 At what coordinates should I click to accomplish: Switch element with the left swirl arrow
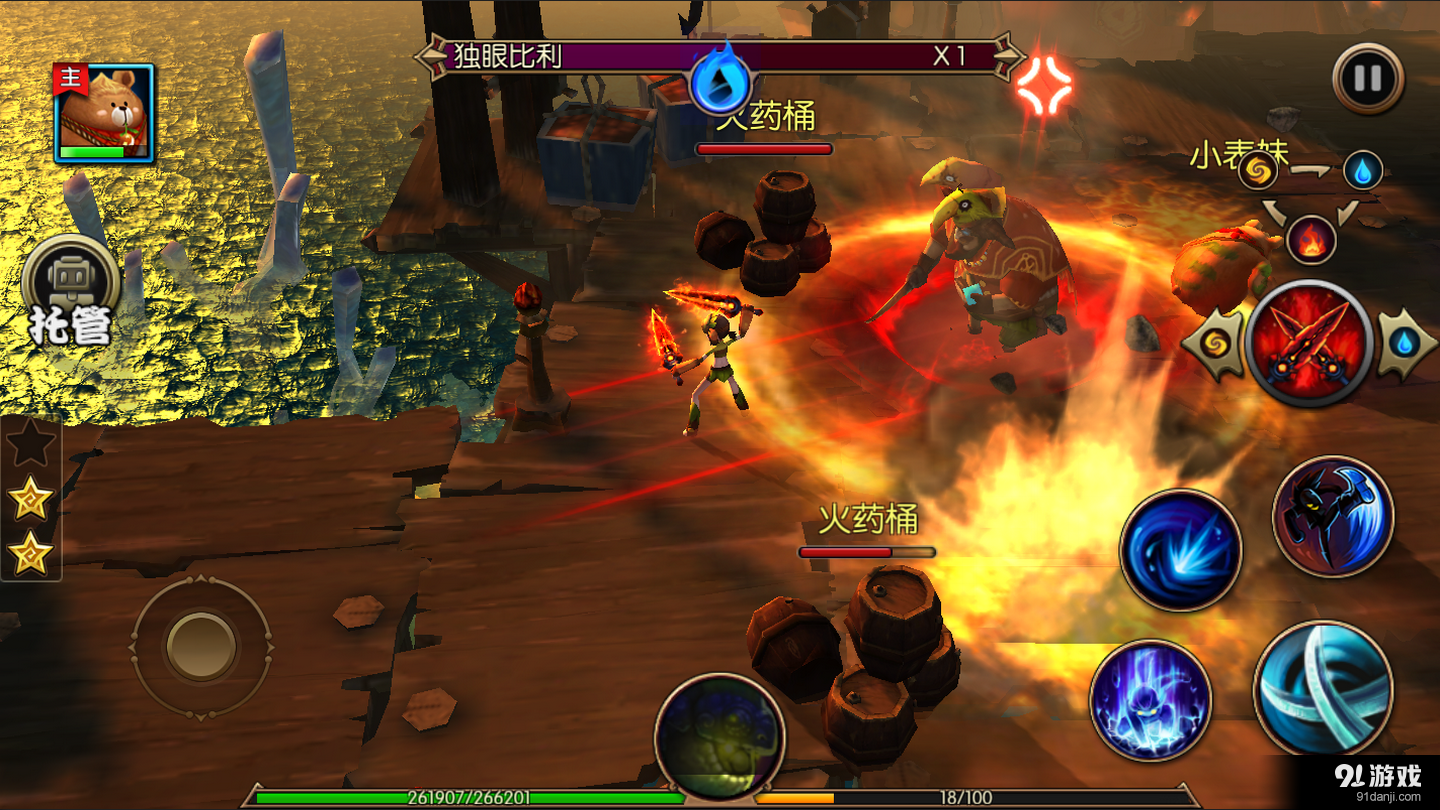pos(1214,345)
